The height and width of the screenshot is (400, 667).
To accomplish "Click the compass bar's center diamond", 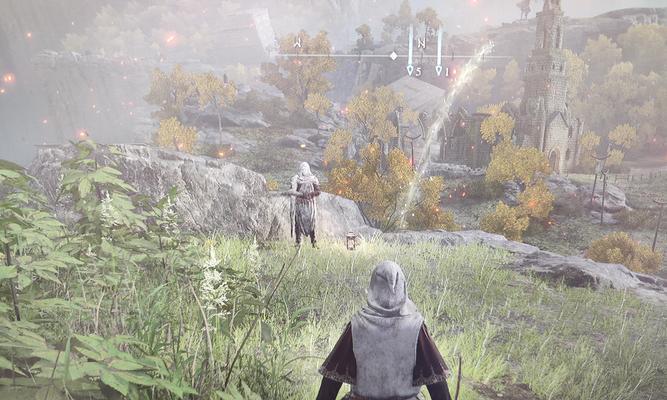I will (393, 55).
